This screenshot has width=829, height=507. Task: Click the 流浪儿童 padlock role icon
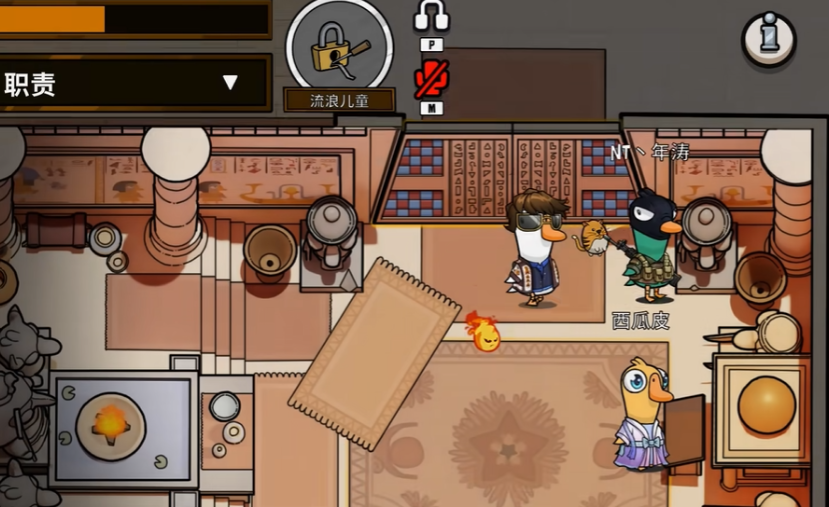click(339, 47)
